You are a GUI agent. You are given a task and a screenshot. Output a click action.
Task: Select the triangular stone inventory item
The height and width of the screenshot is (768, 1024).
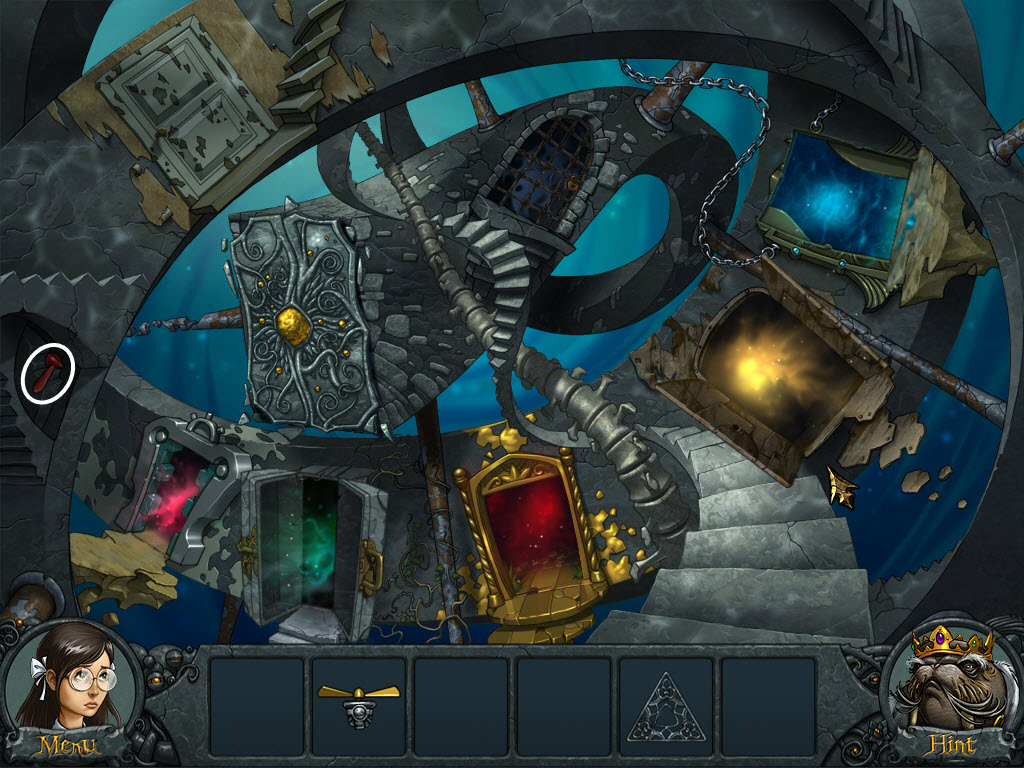pyautogui.click(x=665, y=706)
